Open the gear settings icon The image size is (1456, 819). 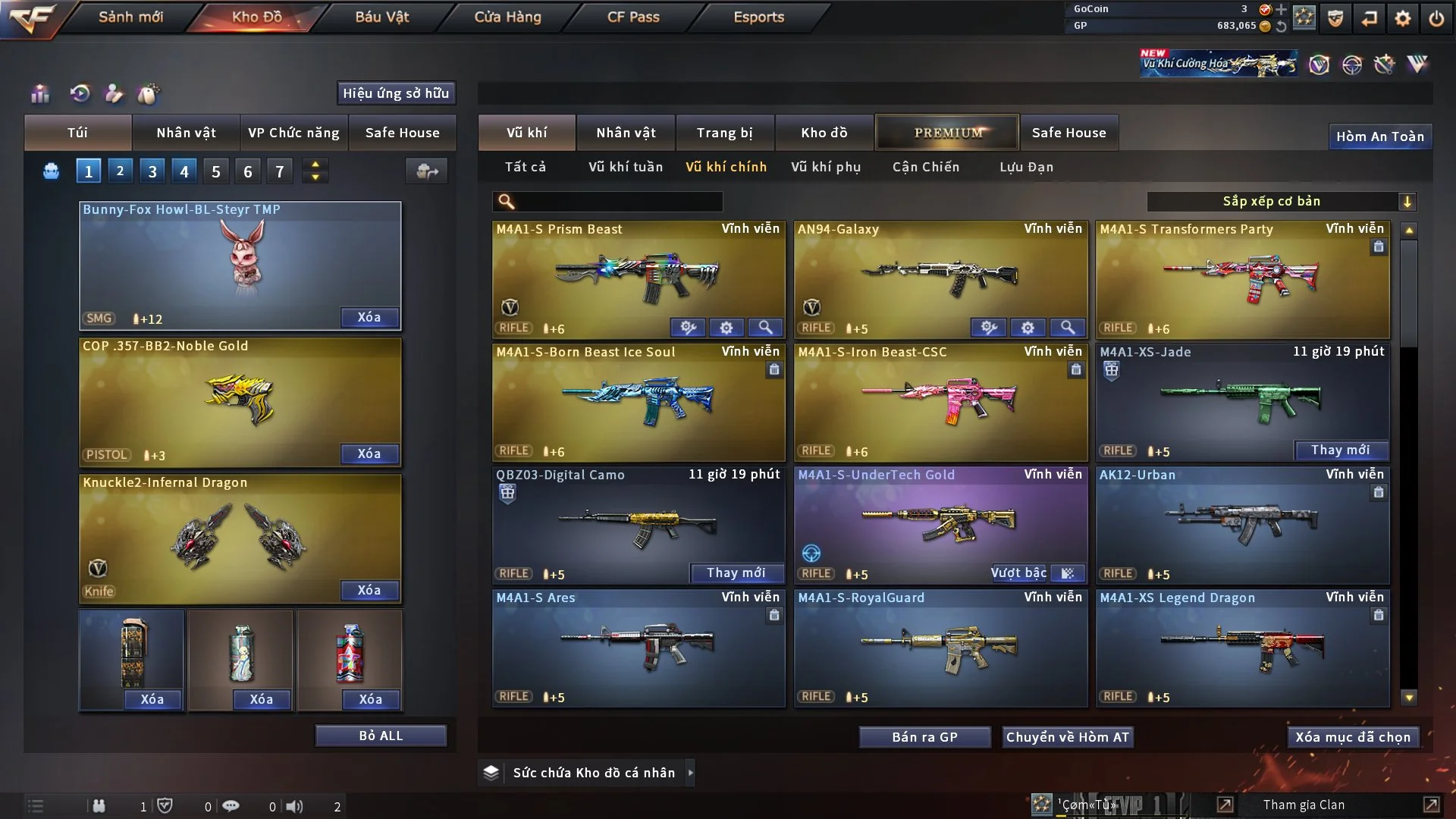(1403, 18)
